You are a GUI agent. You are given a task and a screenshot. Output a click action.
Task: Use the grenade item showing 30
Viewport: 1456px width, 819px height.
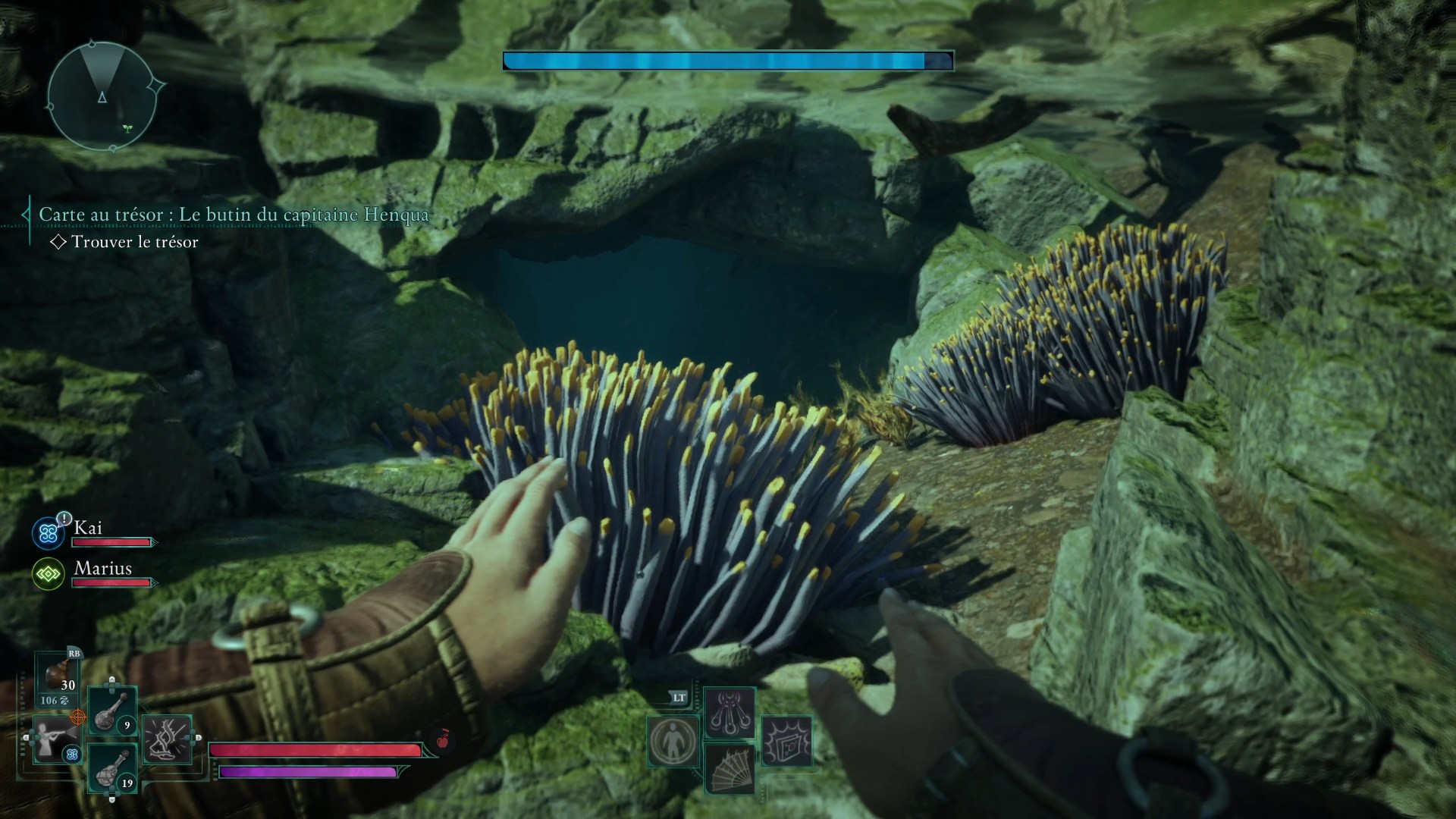click(58, 677)
